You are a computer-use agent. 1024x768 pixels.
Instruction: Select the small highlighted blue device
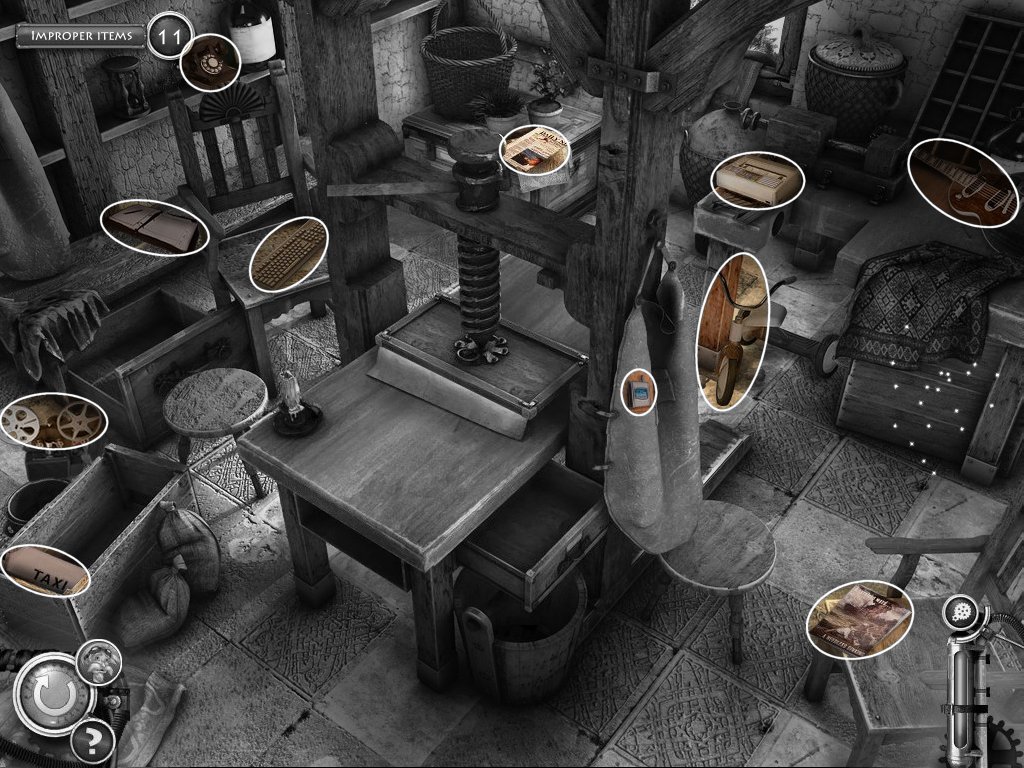[x=638, y=391]
